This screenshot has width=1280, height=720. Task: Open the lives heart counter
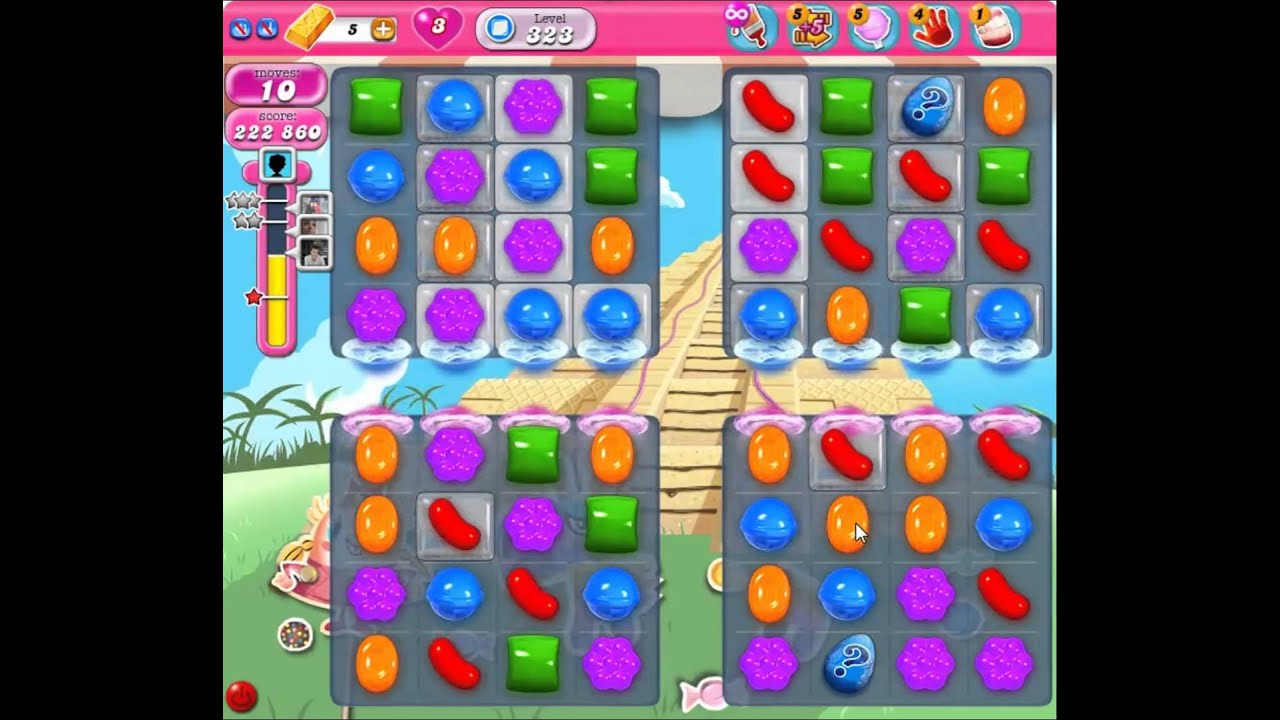click(437, 28)
